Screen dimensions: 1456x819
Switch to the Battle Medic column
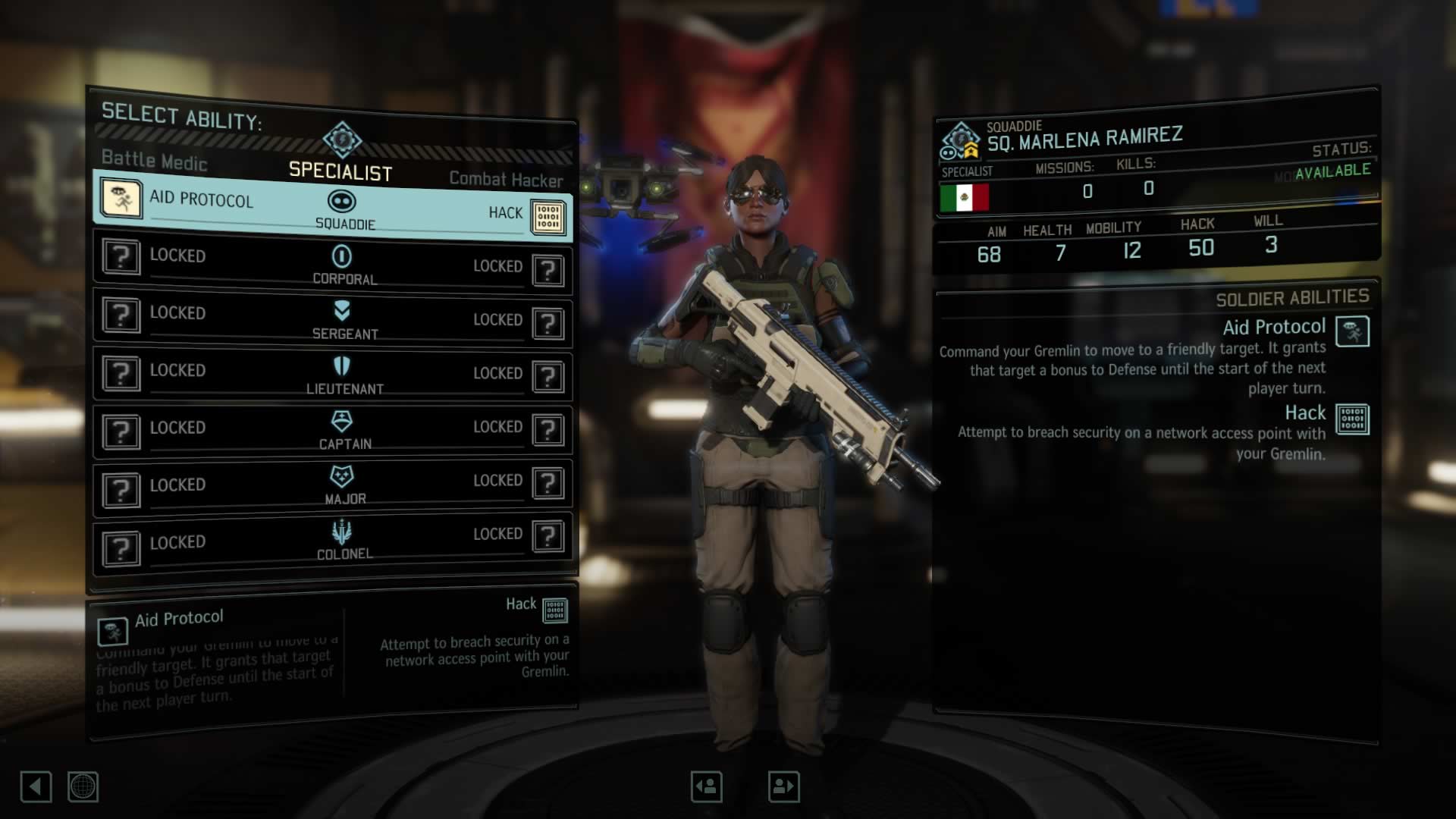154,161
